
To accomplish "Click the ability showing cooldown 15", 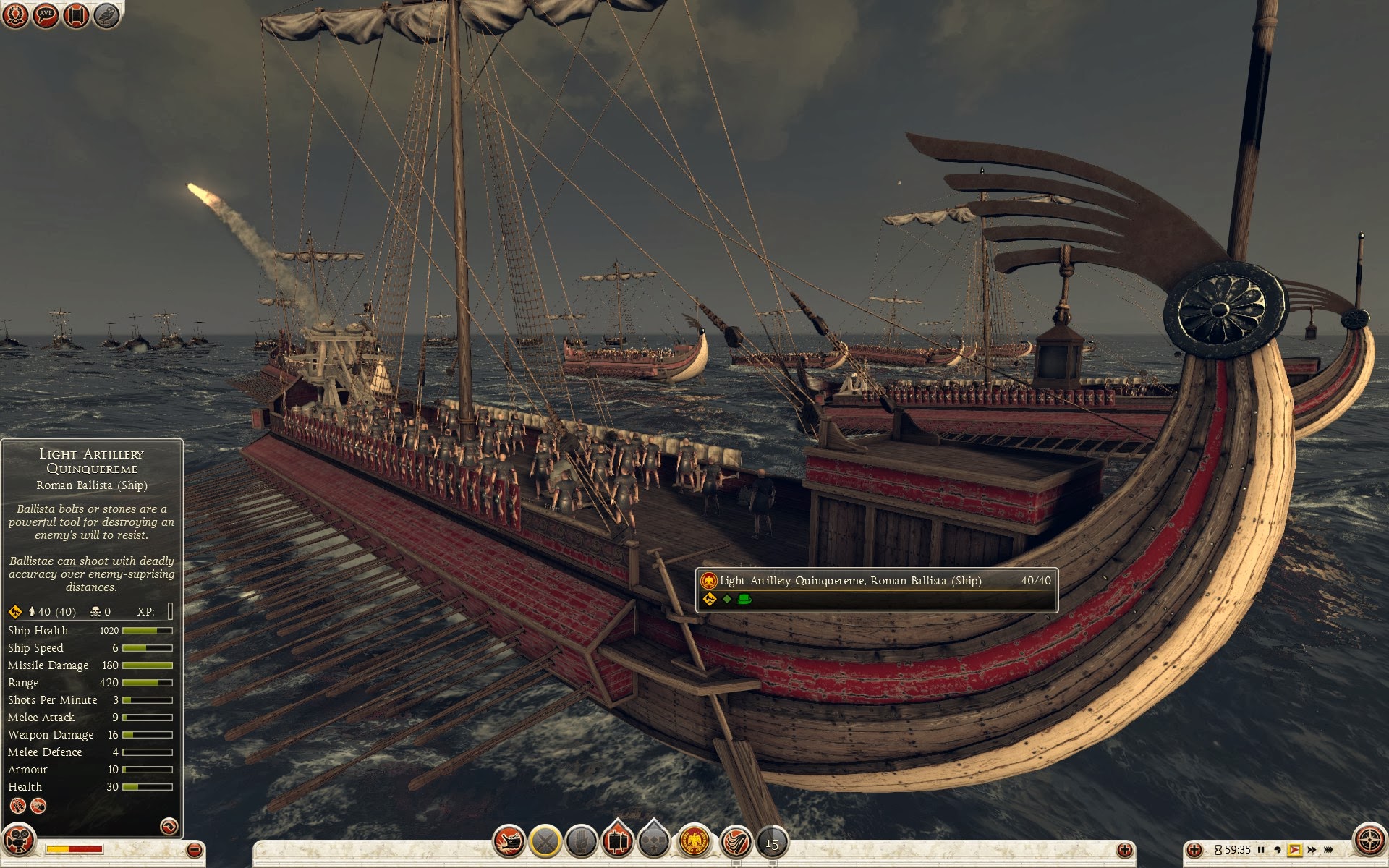I will (772, 843).
